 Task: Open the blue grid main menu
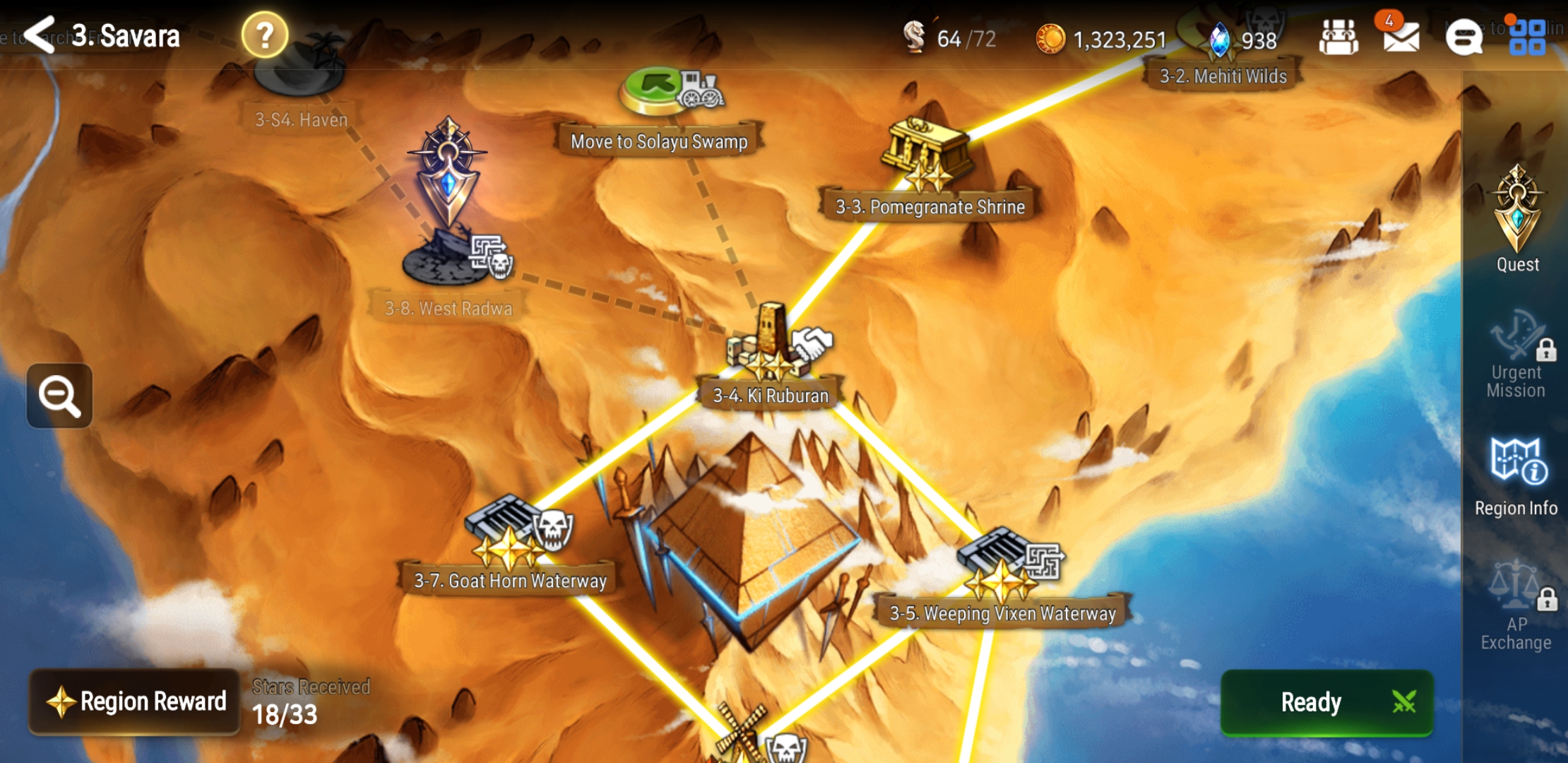coord(1527,37)
